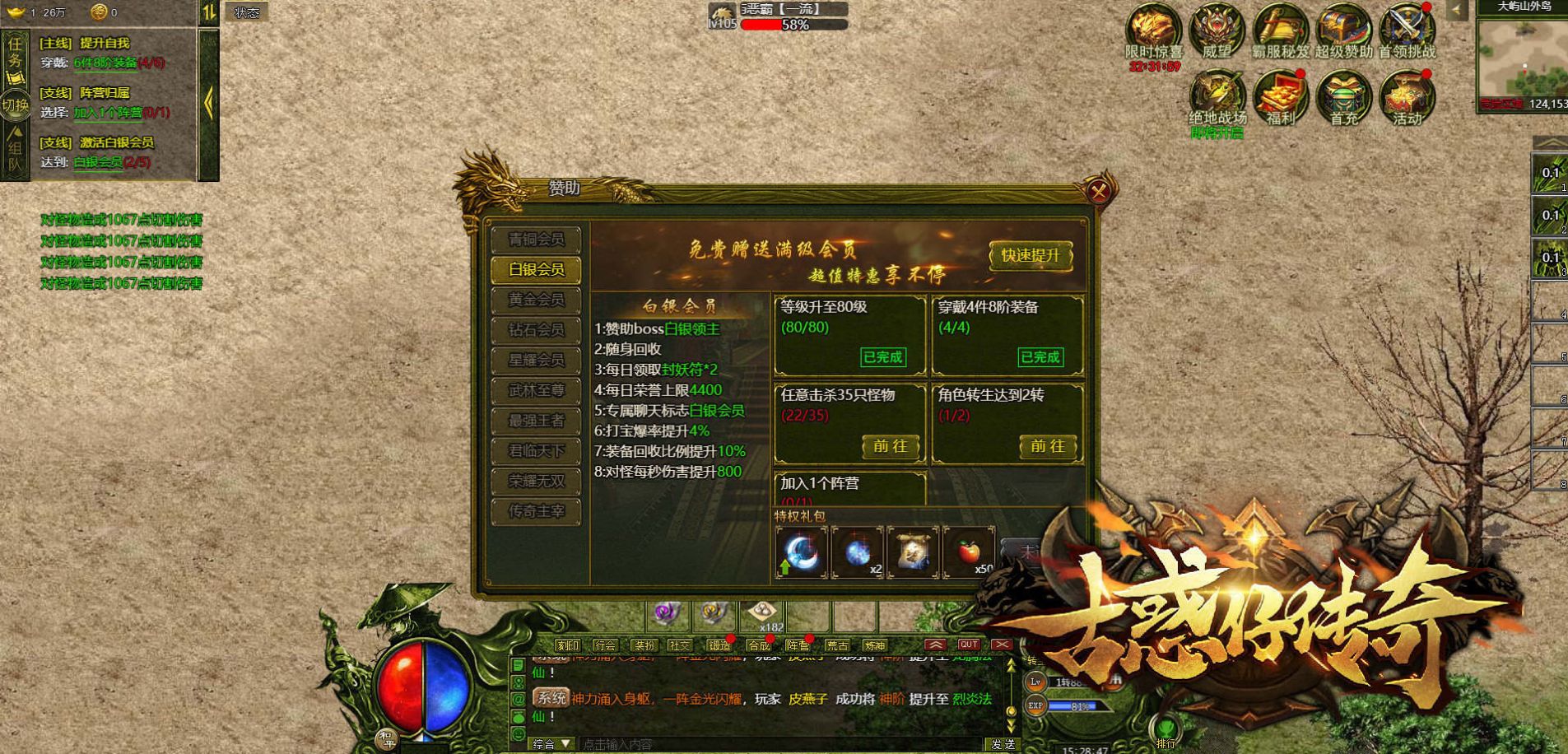Switch to the 青铜会员 tab

(x=536, y=240)
